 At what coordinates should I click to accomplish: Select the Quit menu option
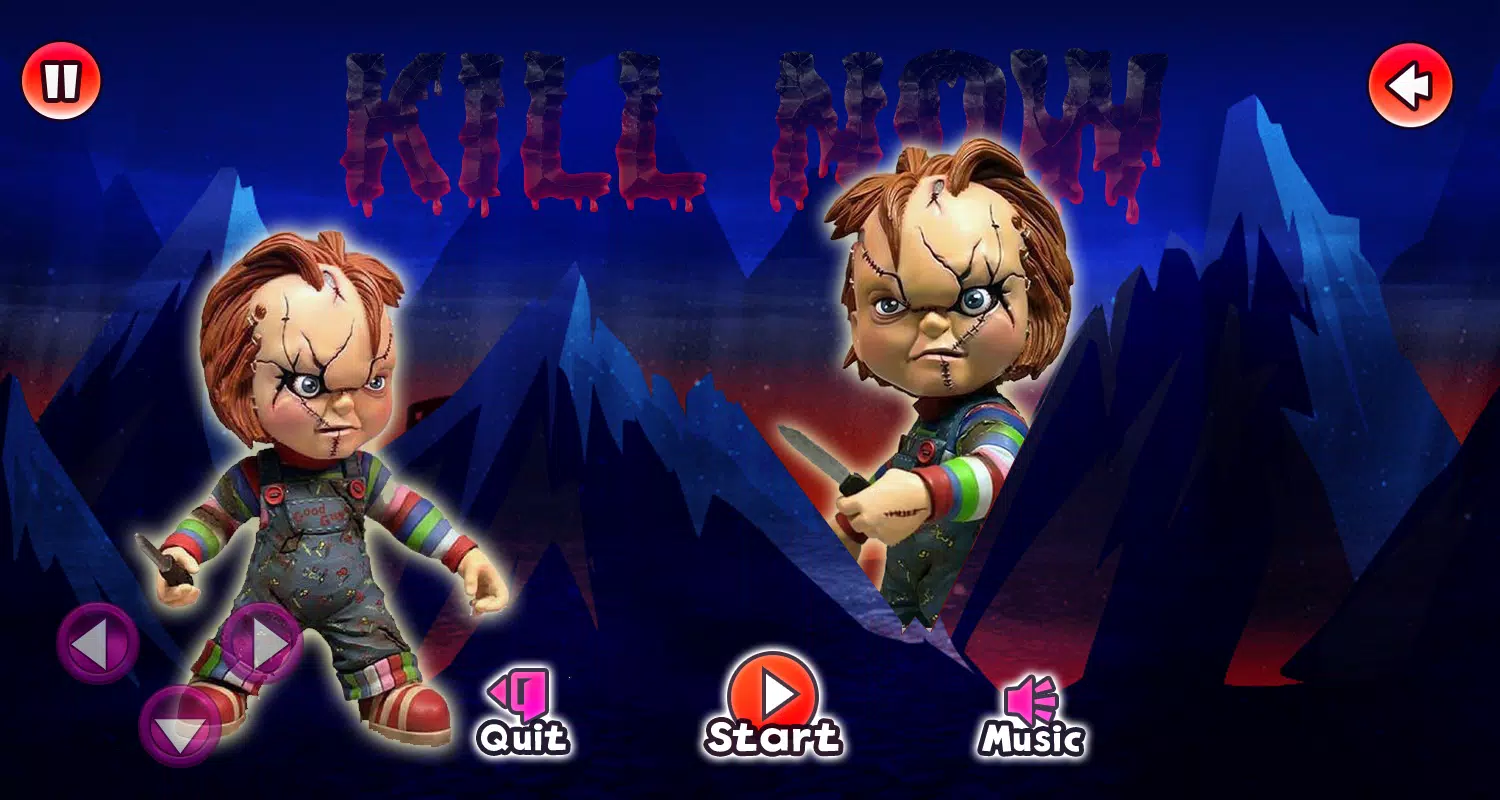(523, 713)
